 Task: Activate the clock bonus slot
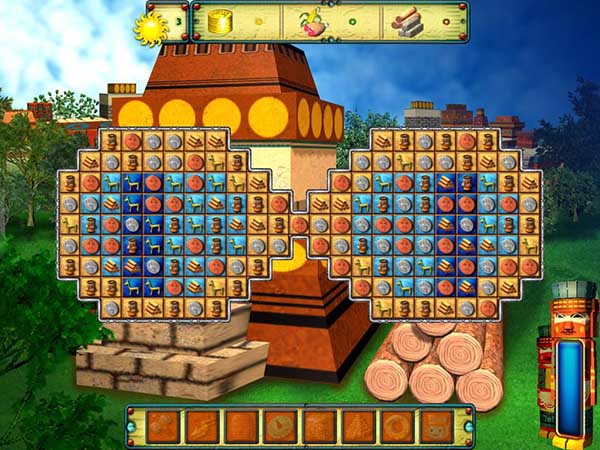click(x=280, y=427)
